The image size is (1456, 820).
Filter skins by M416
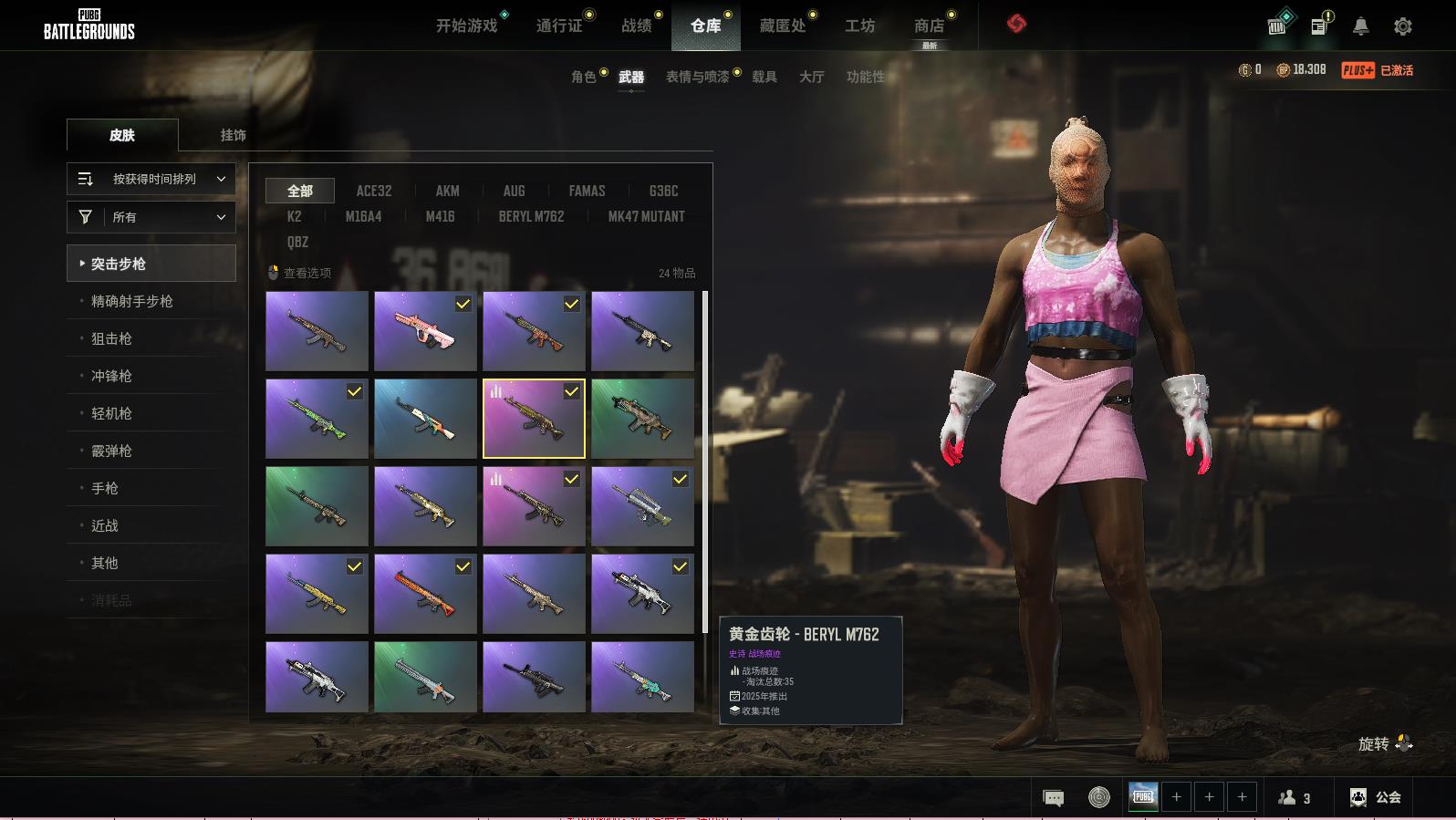click(440, 216)
